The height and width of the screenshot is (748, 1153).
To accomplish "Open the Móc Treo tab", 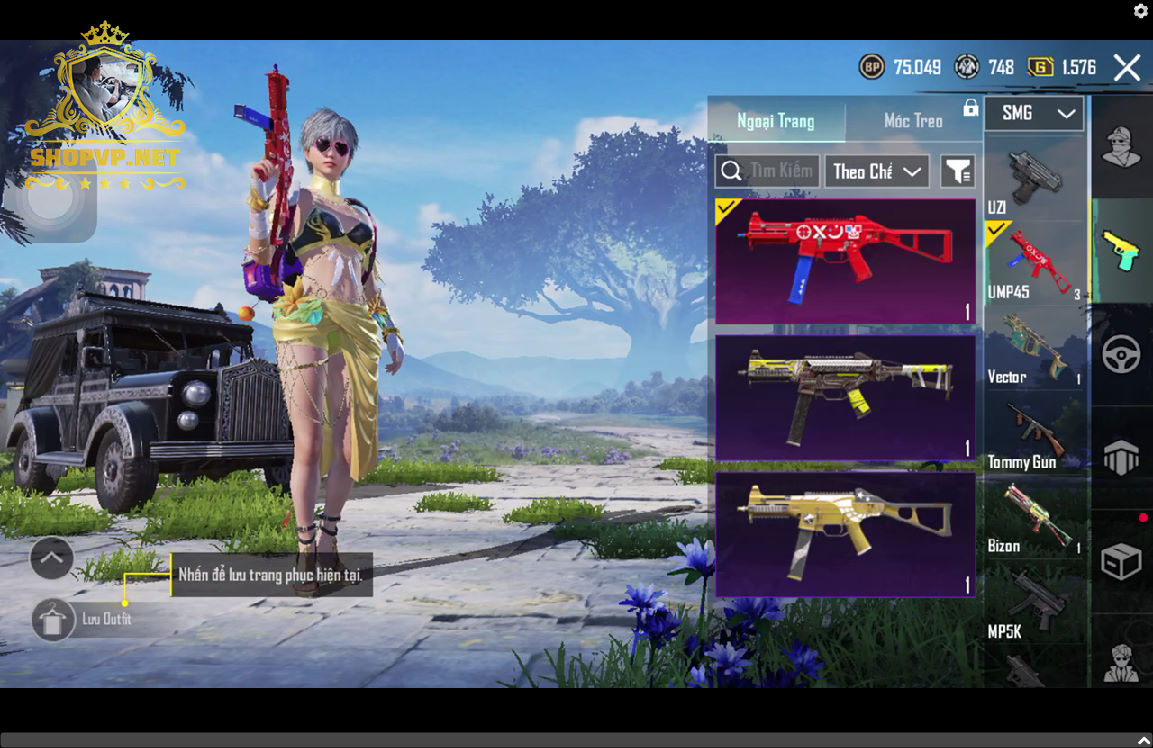I will point(913,121).
